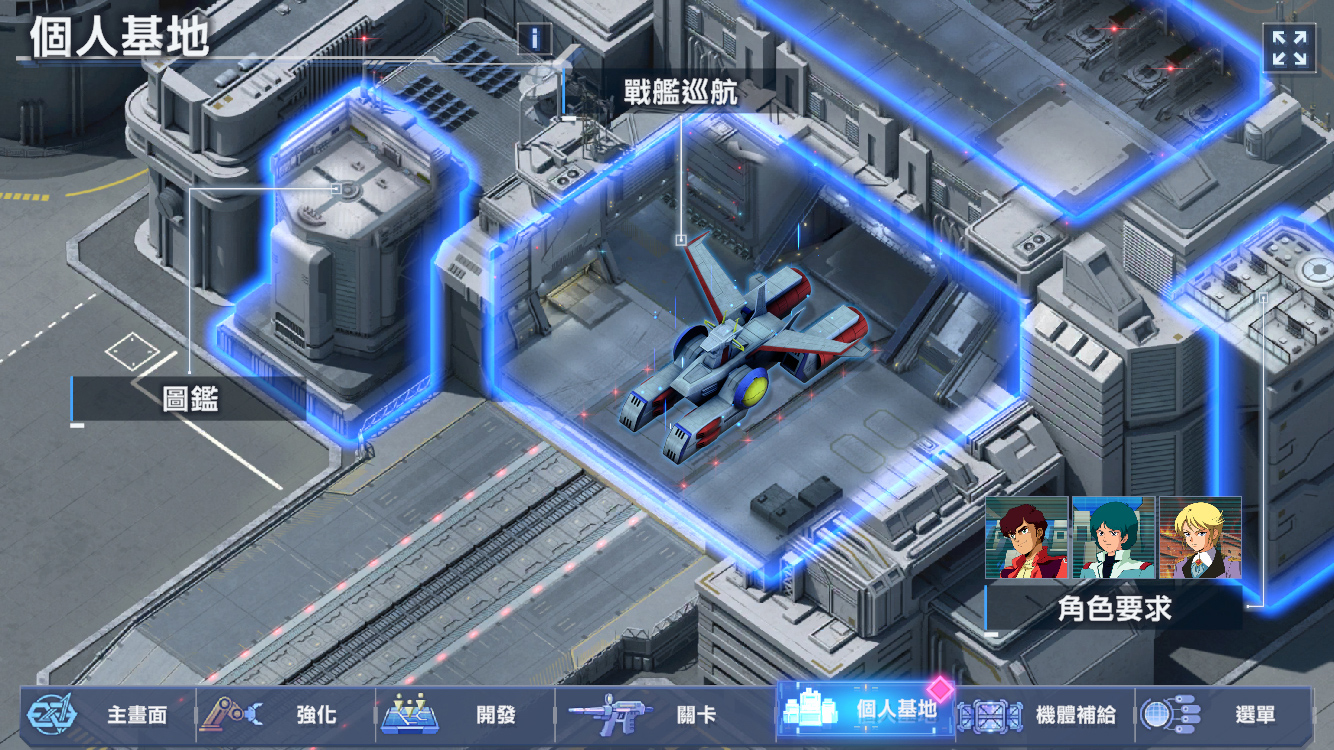Toggle fullscreen view with the expand icon
1334x750 pixels.
[1289, 47]
